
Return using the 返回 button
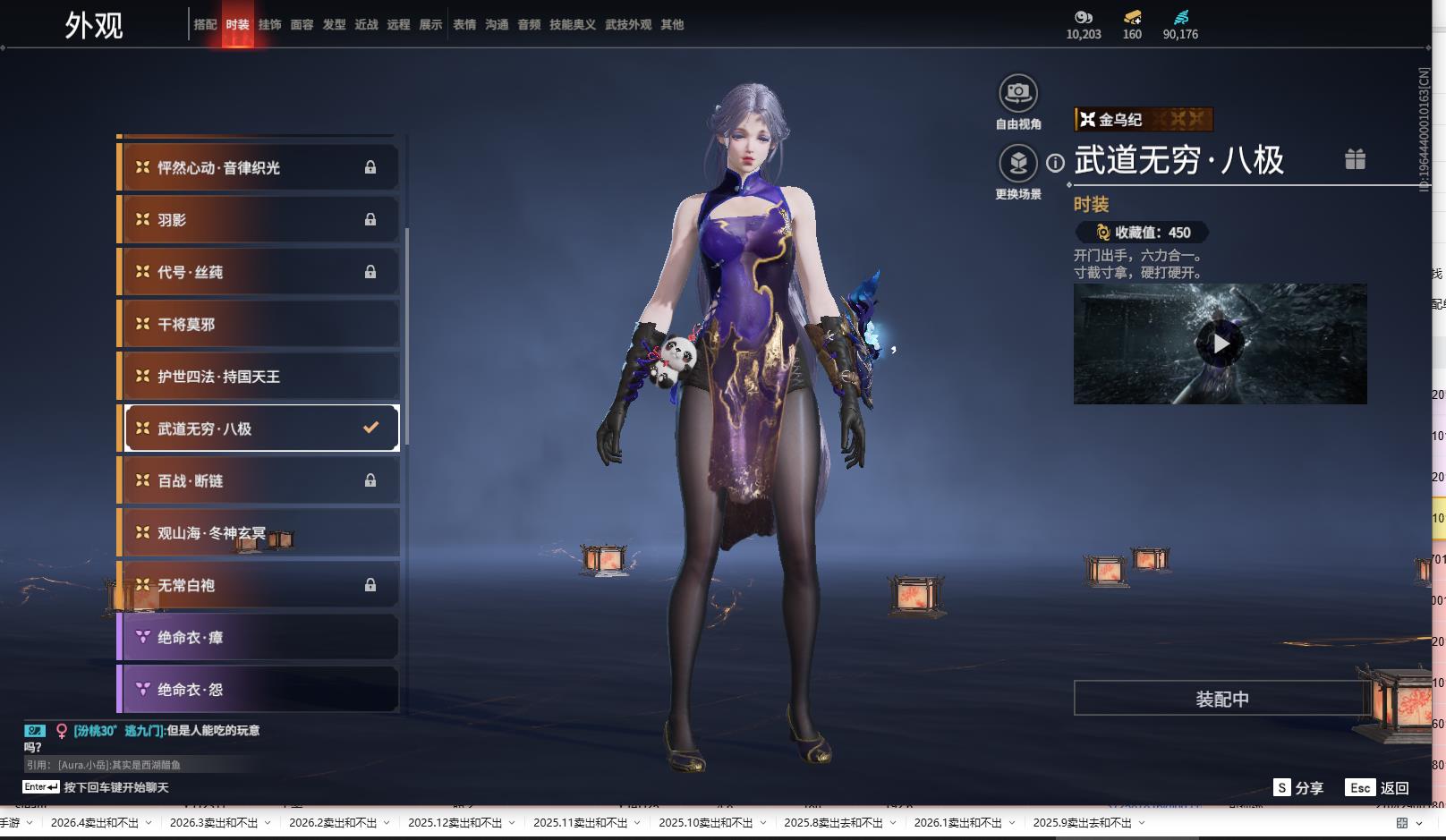1378,788
